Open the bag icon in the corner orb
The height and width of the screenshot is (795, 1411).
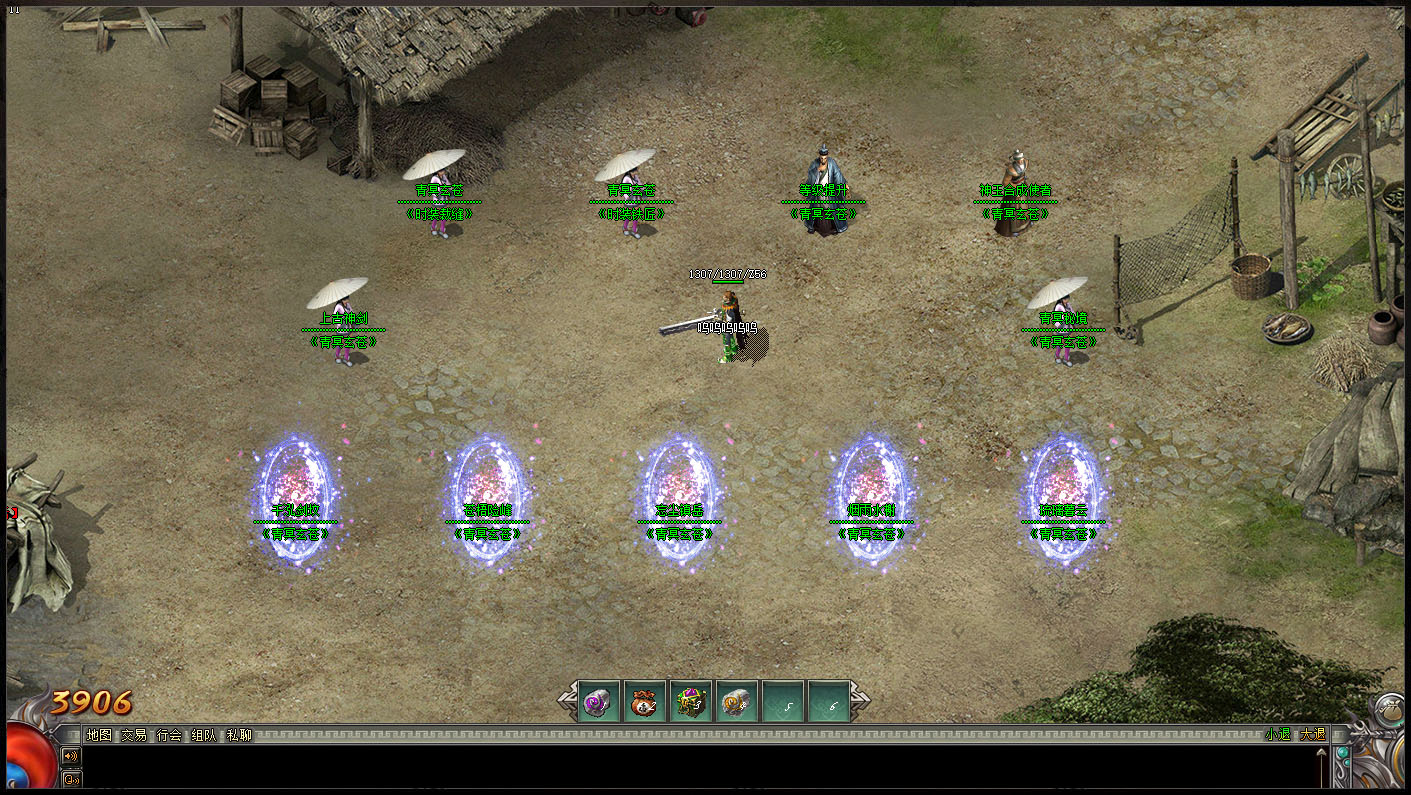1388,711
